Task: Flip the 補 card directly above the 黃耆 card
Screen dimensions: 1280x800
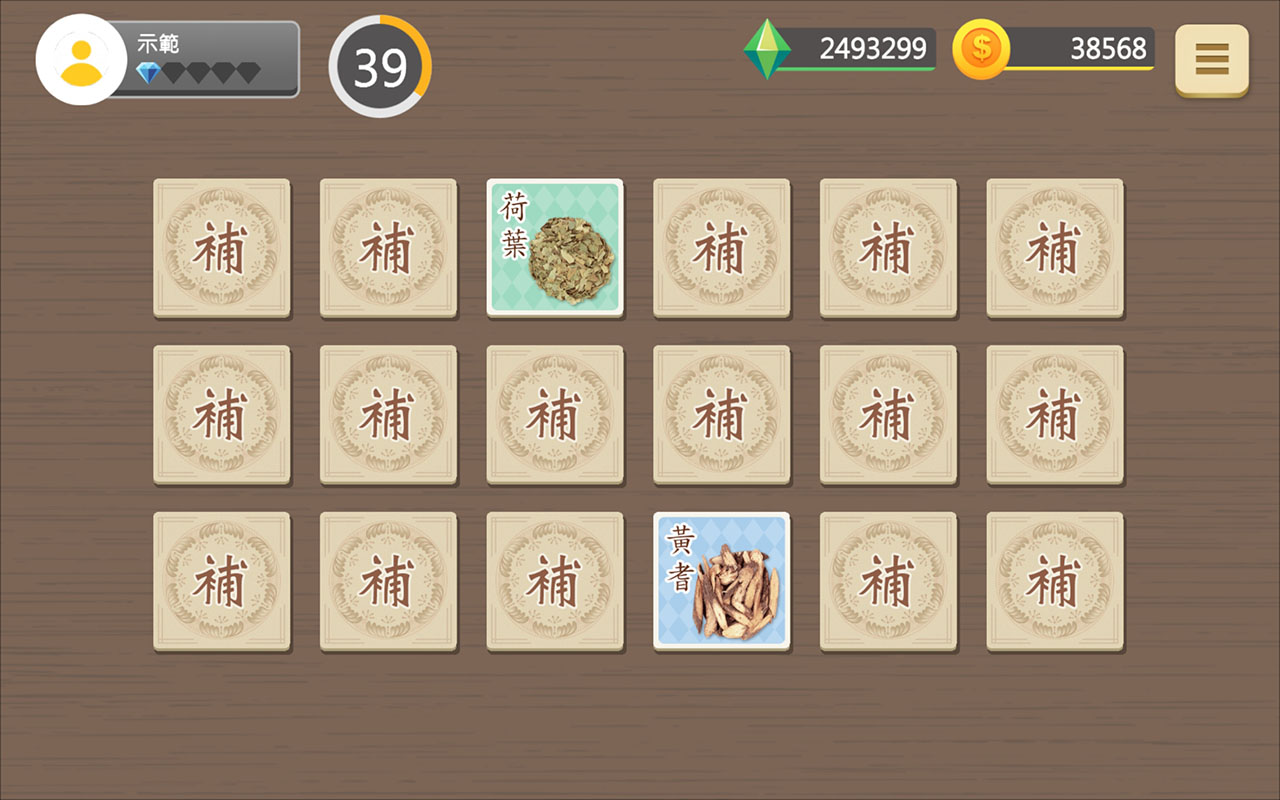Action: 721,415
